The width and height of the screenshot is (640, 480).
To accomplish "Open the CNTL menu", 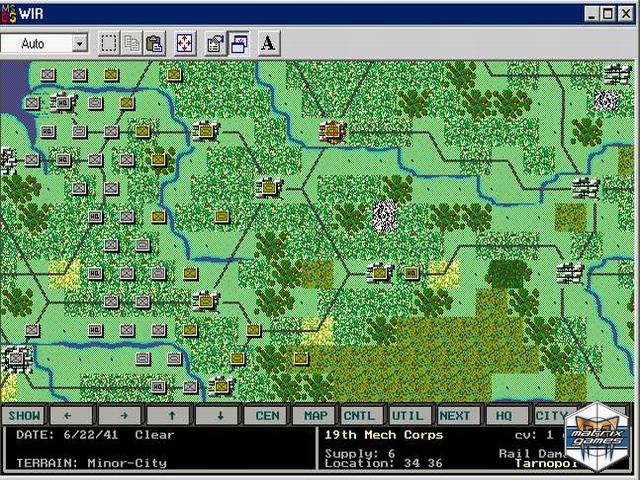I will (x=360, y=416).
